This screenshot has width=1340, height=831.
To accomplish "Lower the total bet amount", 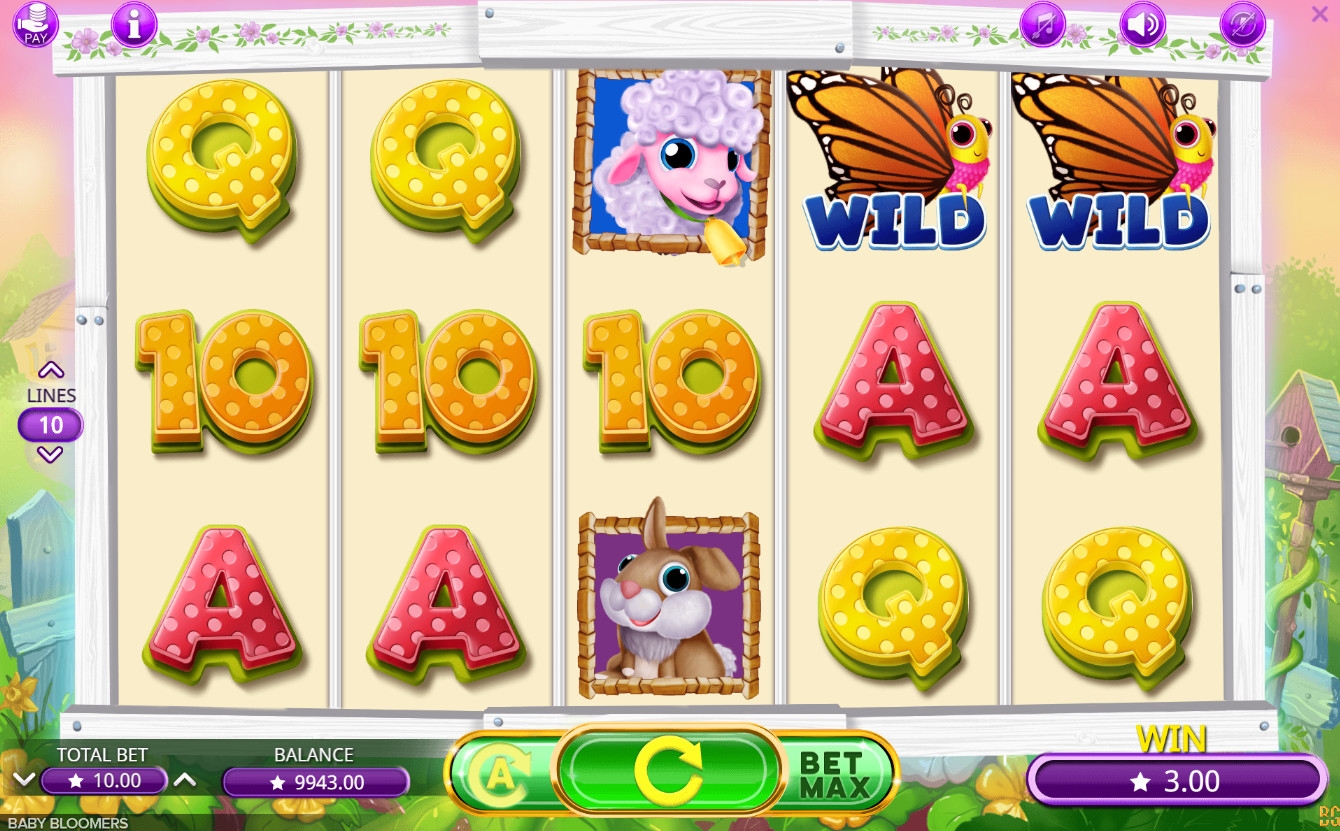I will click(x=24, y=780).
